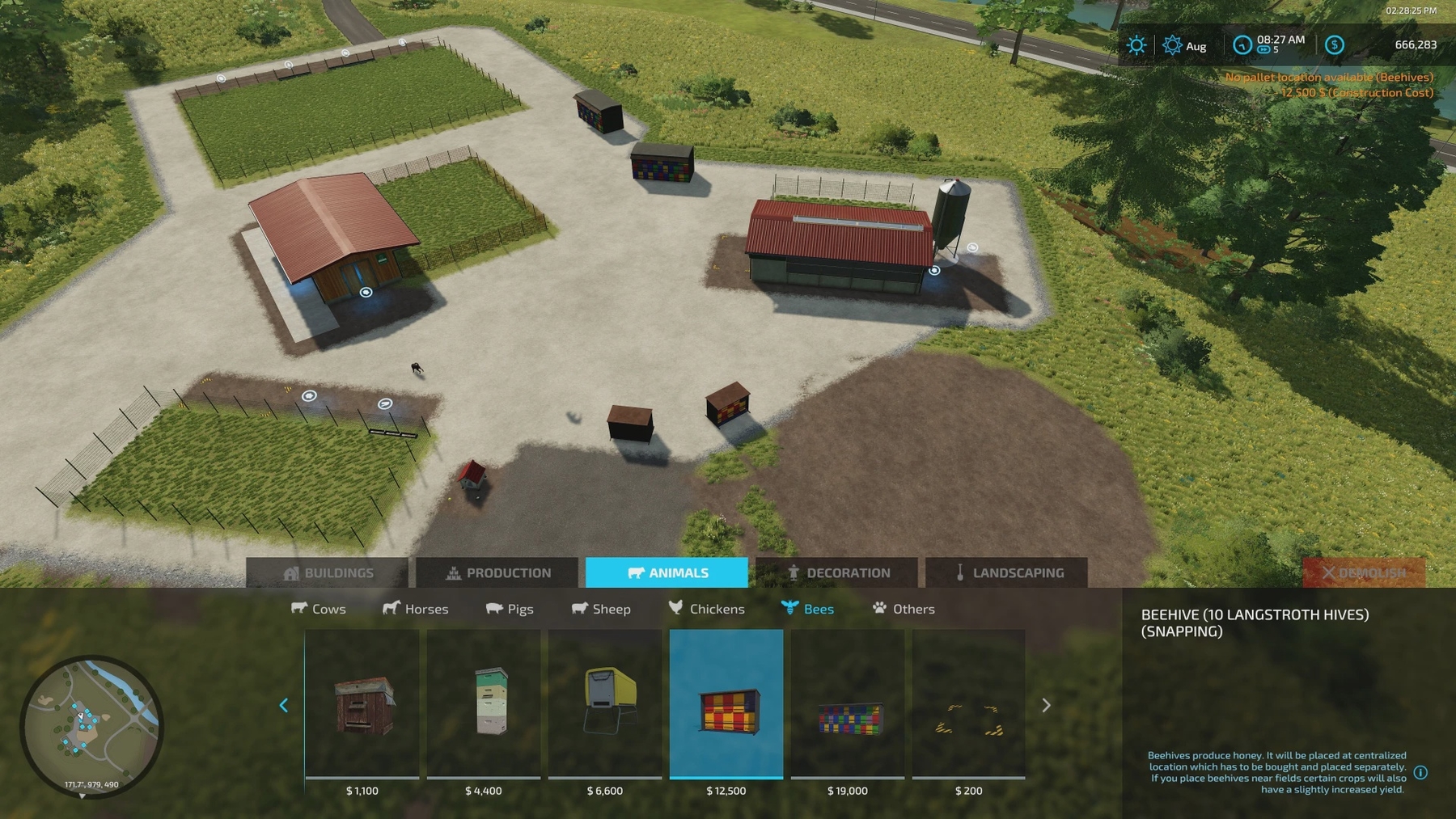The width and height of the screenshot is (1456, 819).
Task: Select the Horses category
Action: point(416,609)
